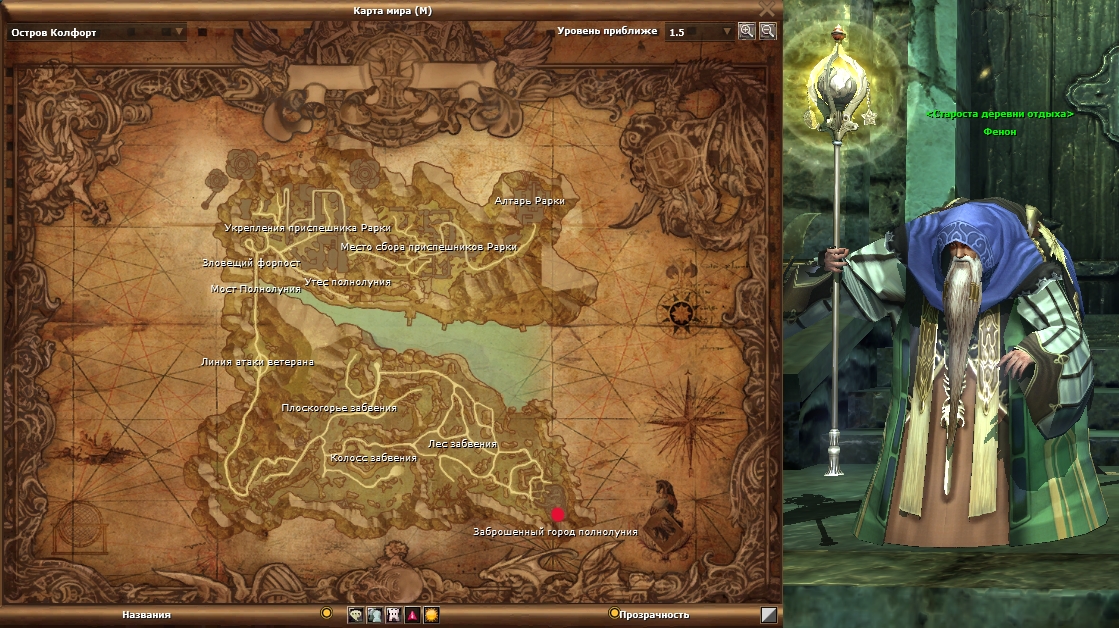The width and height of the screenshot is (1119, 628).
Task: Click the Лес забвения map label
Action: click(x=461, y=444)
